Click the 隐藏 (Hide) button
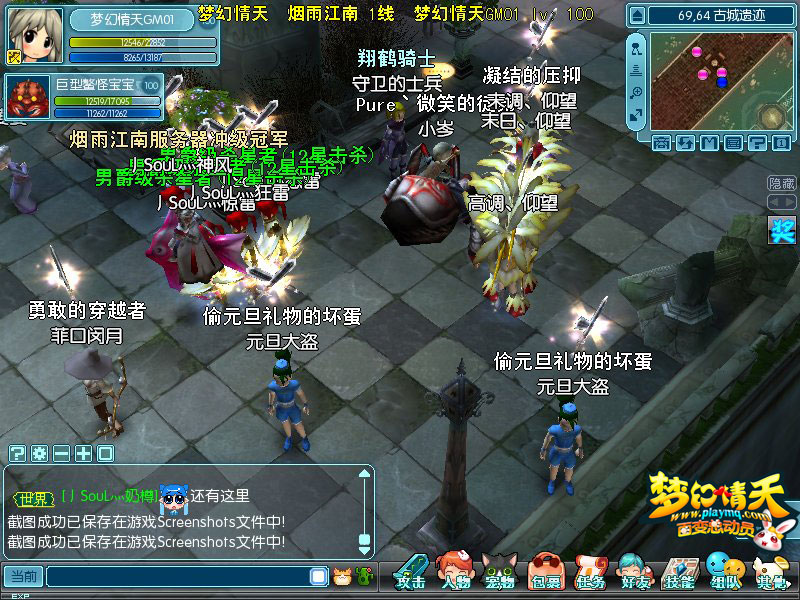800x600 pixels. click(x=782, y=184)
